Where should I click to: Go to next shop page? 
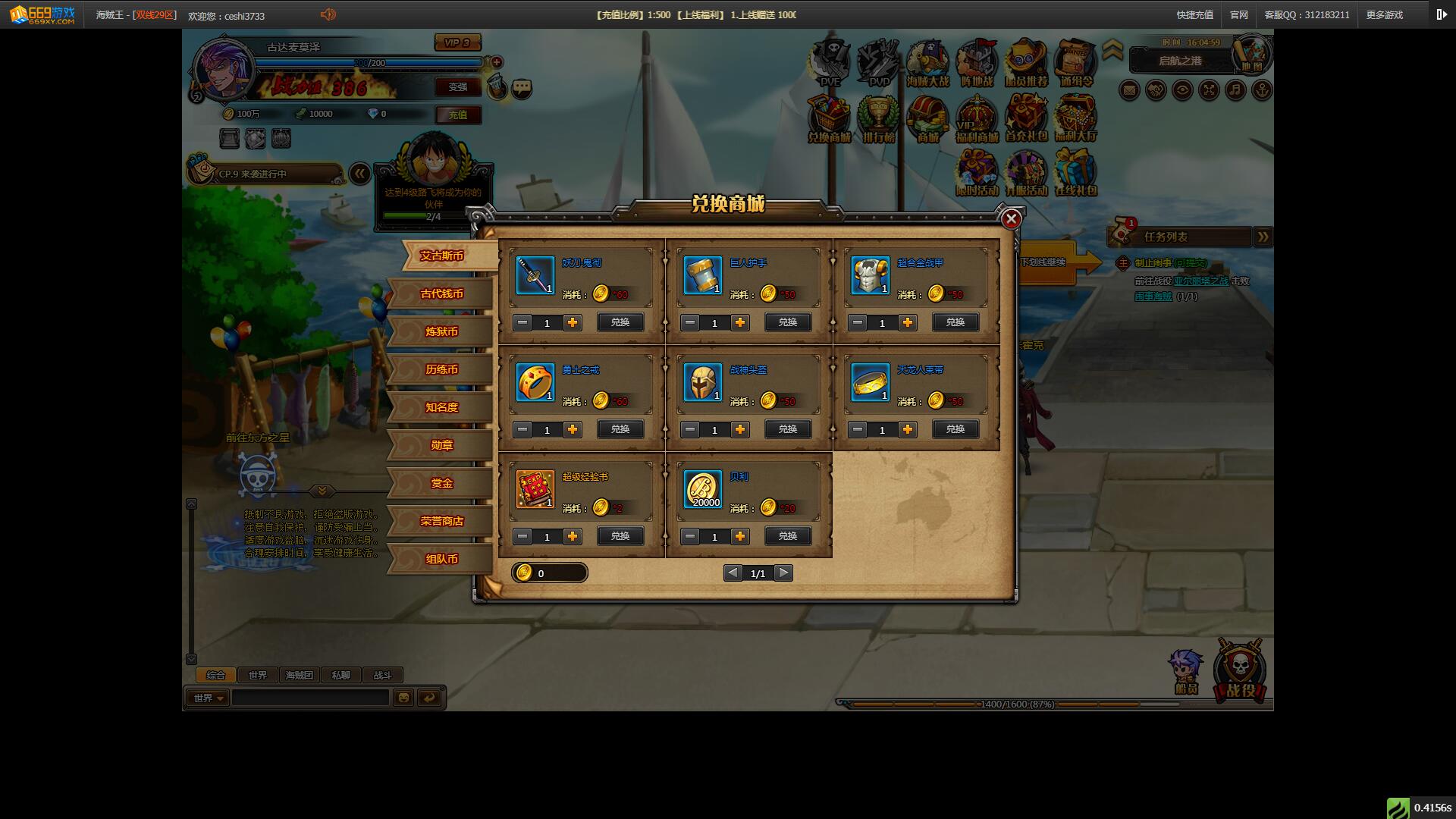[x=784, y=573]
